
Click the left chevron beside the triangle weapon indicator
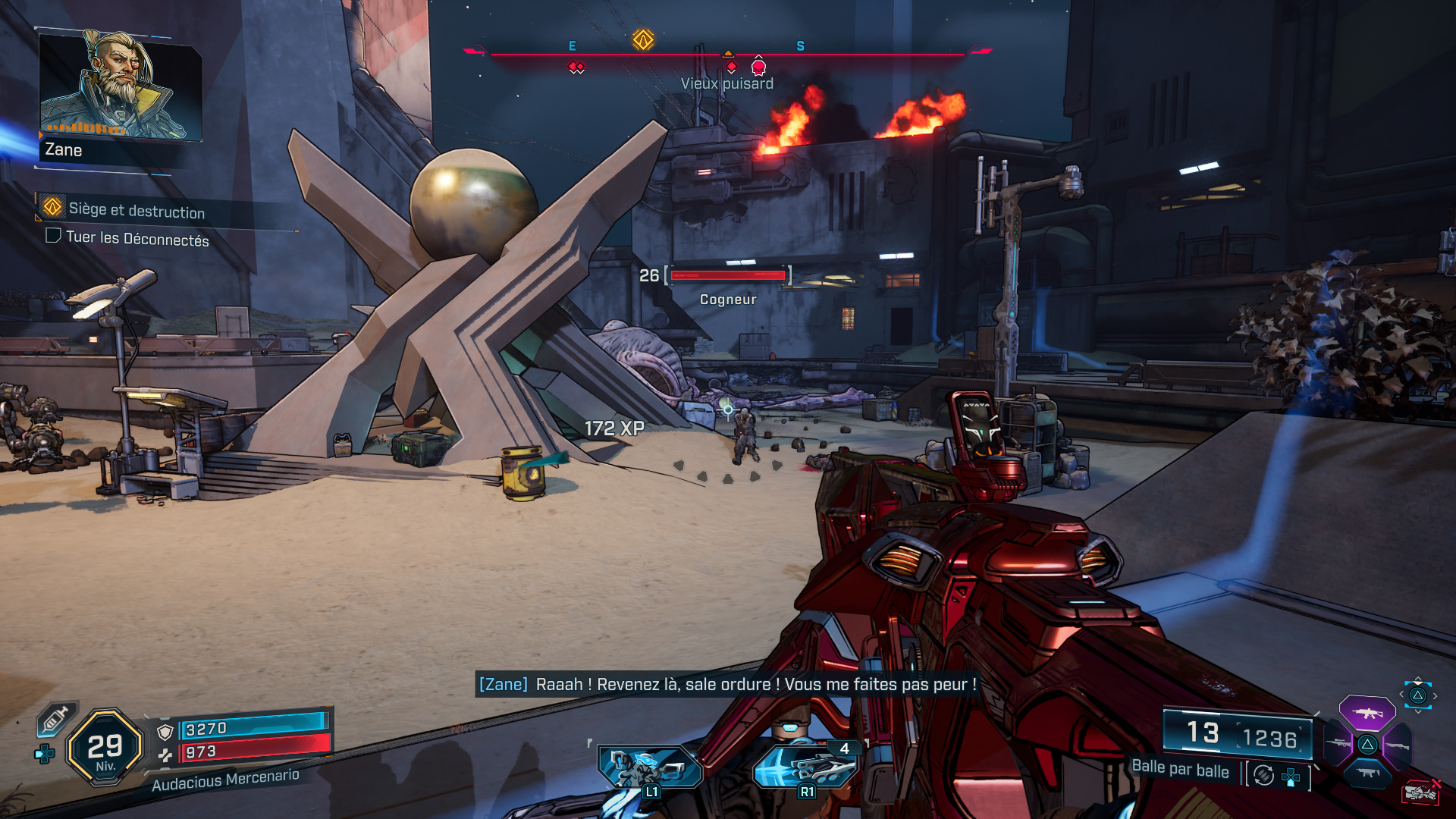point(1401,695)
